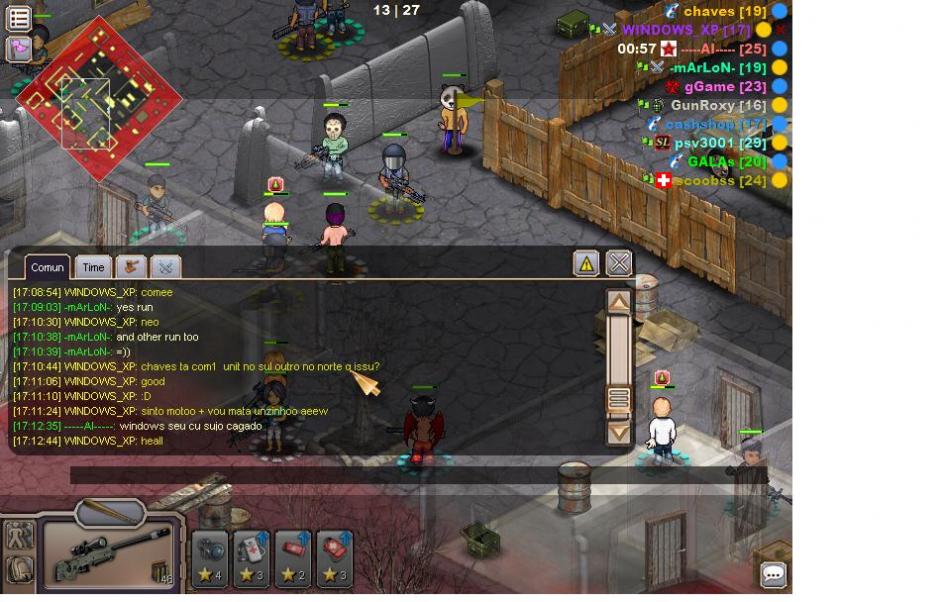Switch to the Comun chat tab
This screenshot has height=602, width=943.
pyautogui.click(x=47, y=267)
